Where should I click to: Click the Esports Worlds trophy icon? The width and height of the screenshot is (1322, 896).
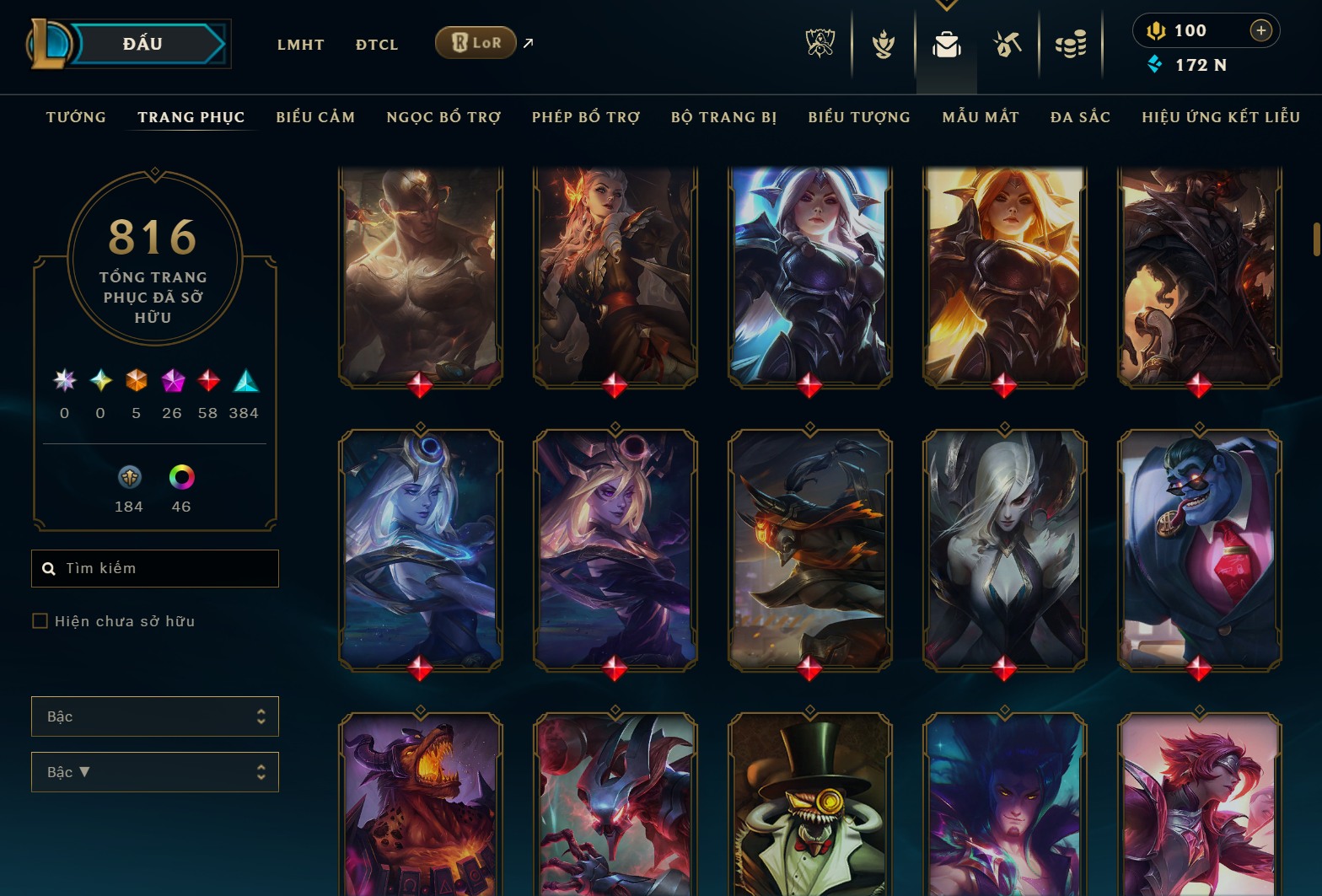[x=819, y=44]
